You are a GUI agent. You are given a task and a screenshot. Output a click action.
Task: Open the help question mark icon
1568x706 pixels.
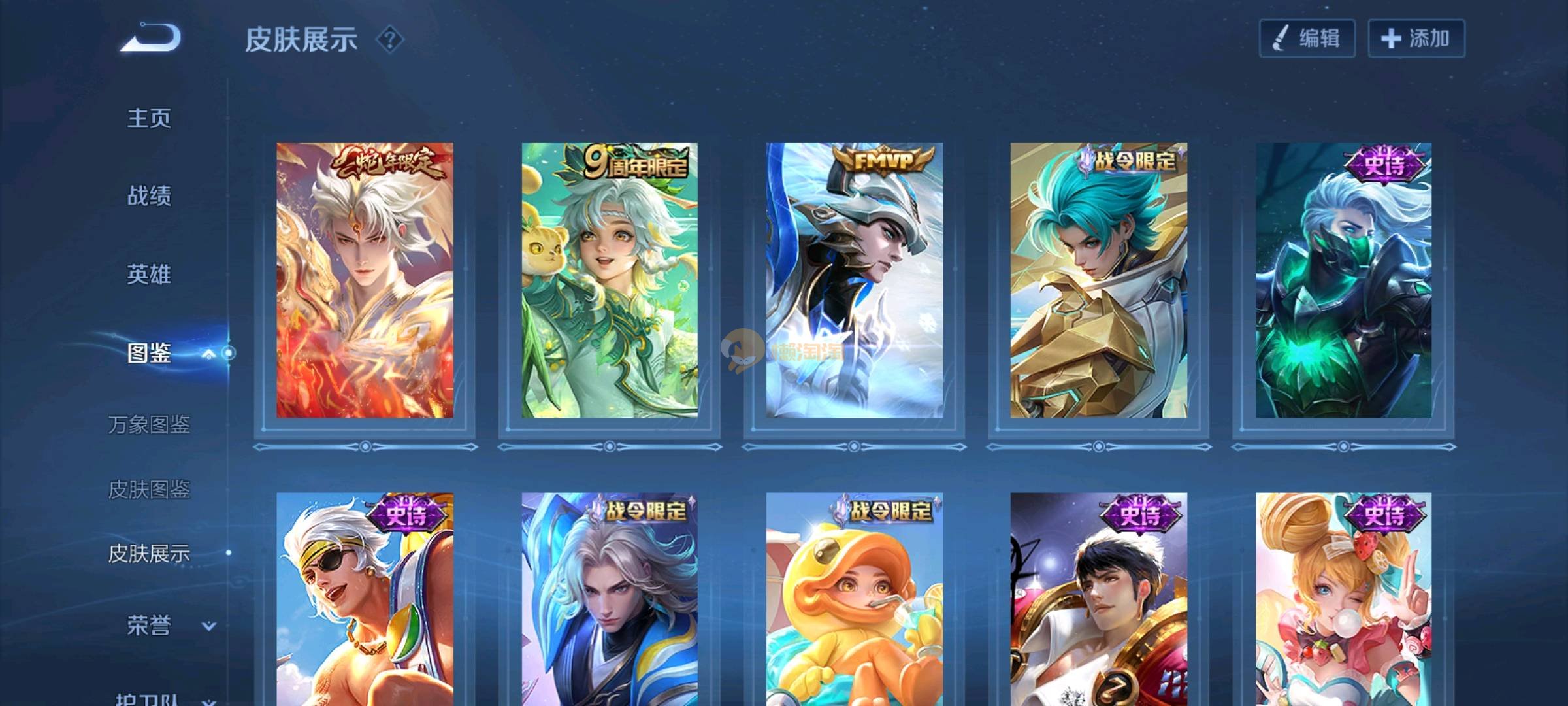pos(390,40)
